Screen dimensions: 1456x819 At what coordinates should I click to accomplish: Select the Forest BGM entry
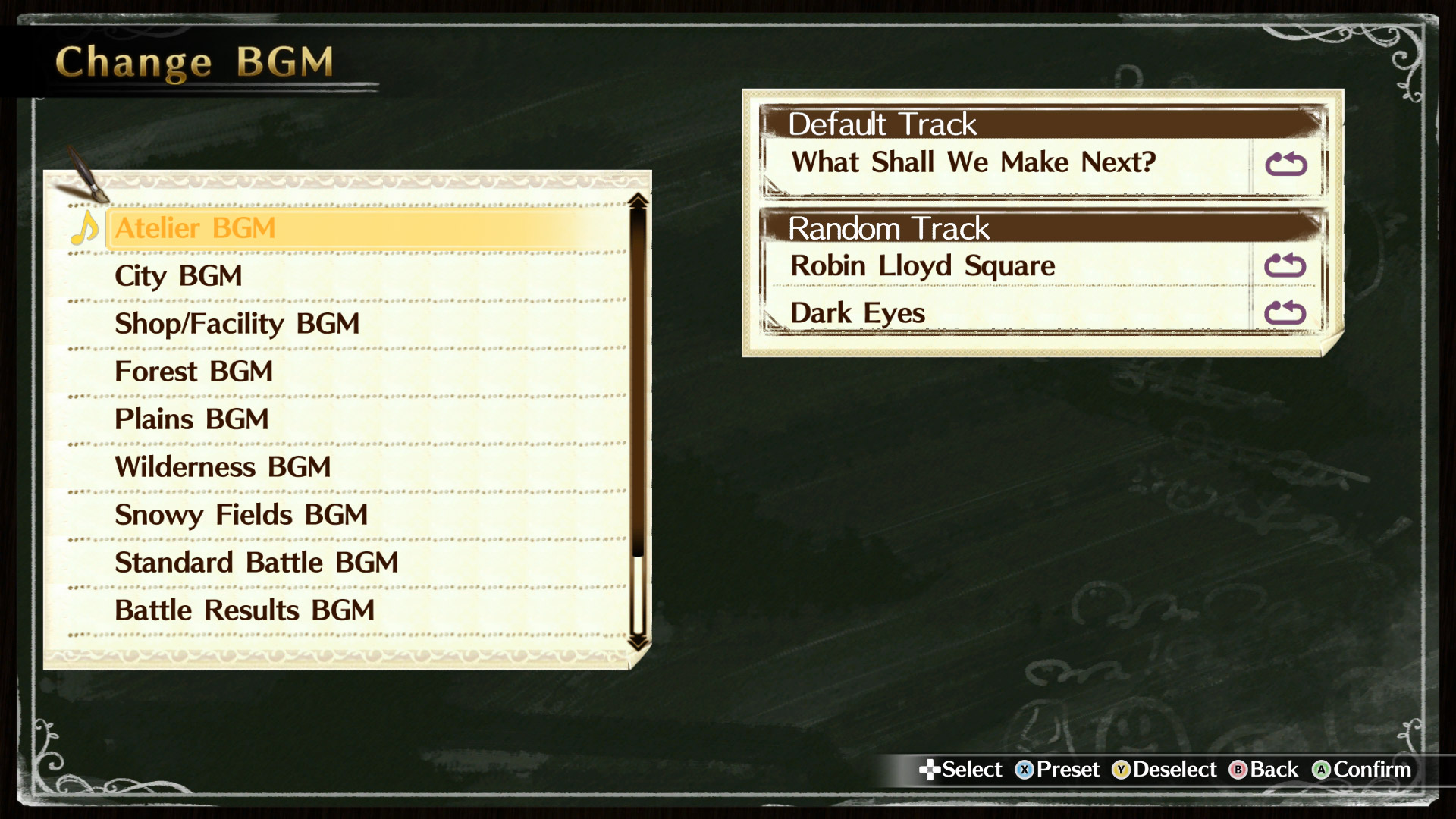click(x=193, y=371)
